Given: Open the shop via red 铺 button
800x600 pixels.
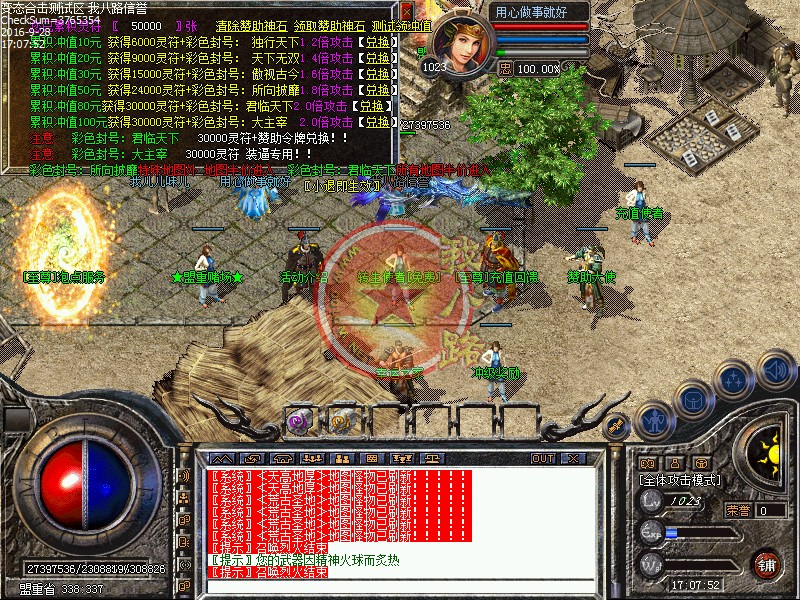Looking at the screenshot, I should pos(767,564).
